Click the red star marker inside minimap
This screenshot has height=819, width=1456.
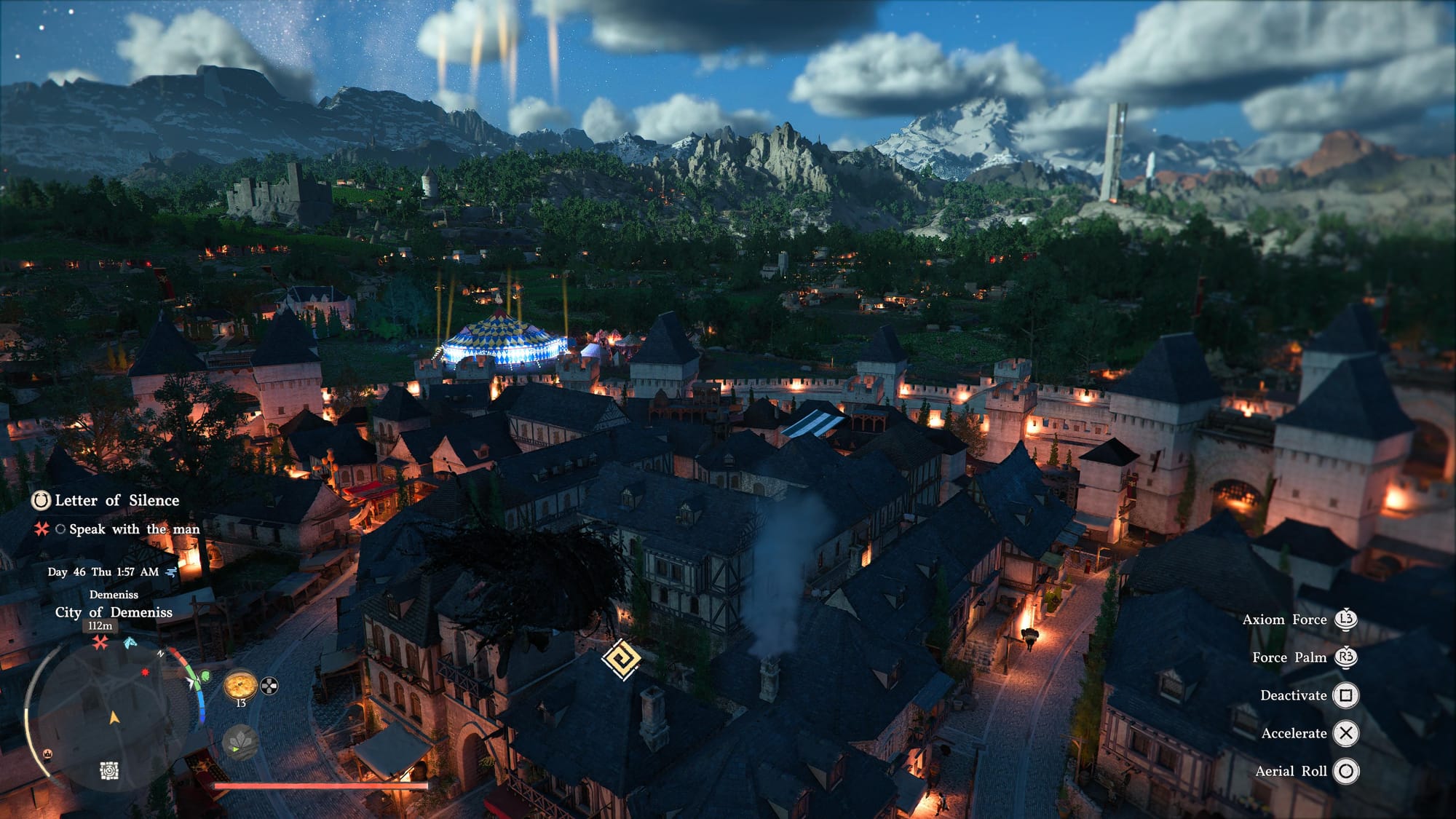pyautogui.click(x=145, y=671)
